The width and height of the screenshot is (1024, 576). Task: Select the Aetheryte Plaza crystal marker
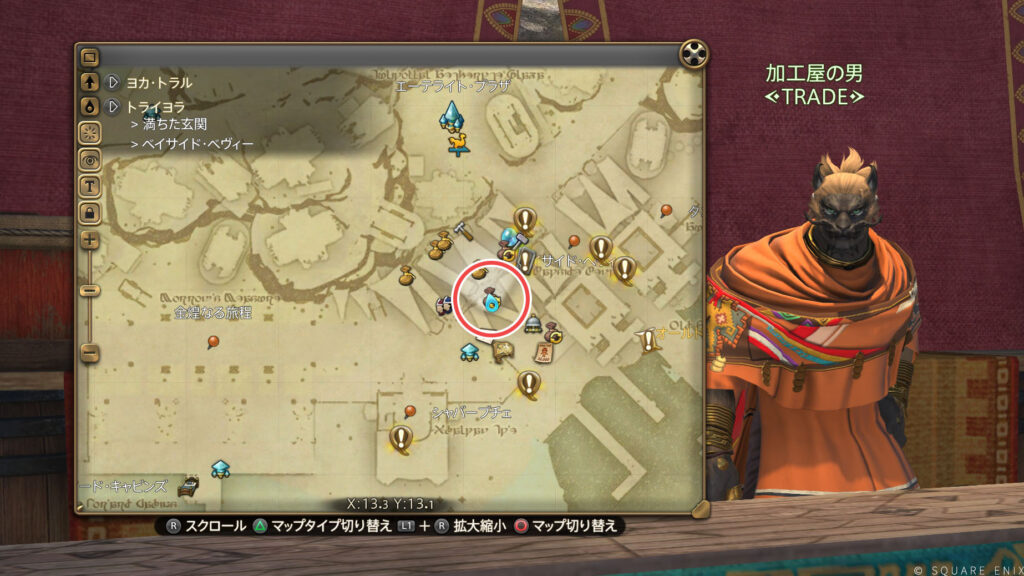click(452, 117)
